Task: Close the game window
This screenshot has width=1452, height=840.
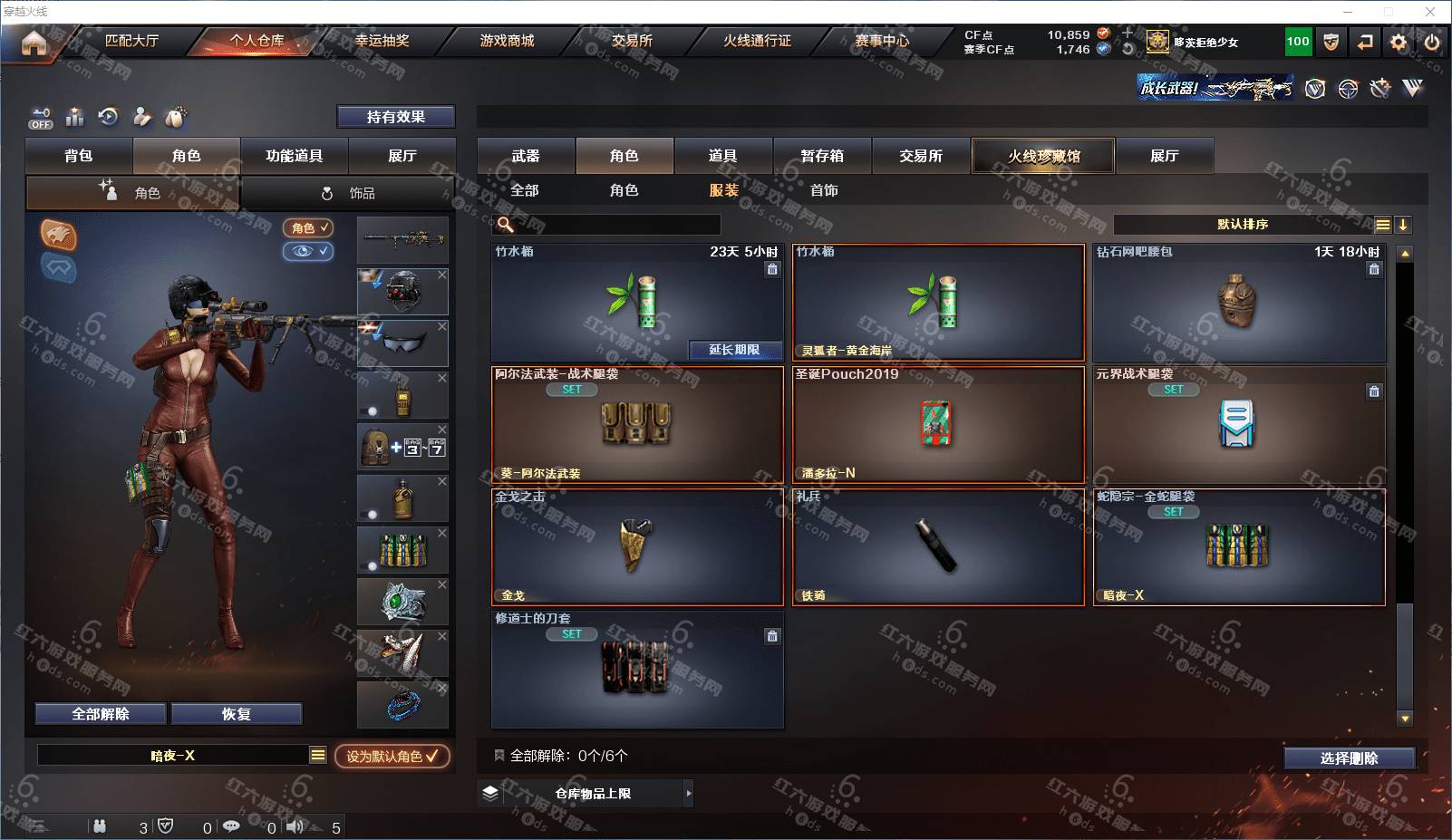Action: (1430, 12)
